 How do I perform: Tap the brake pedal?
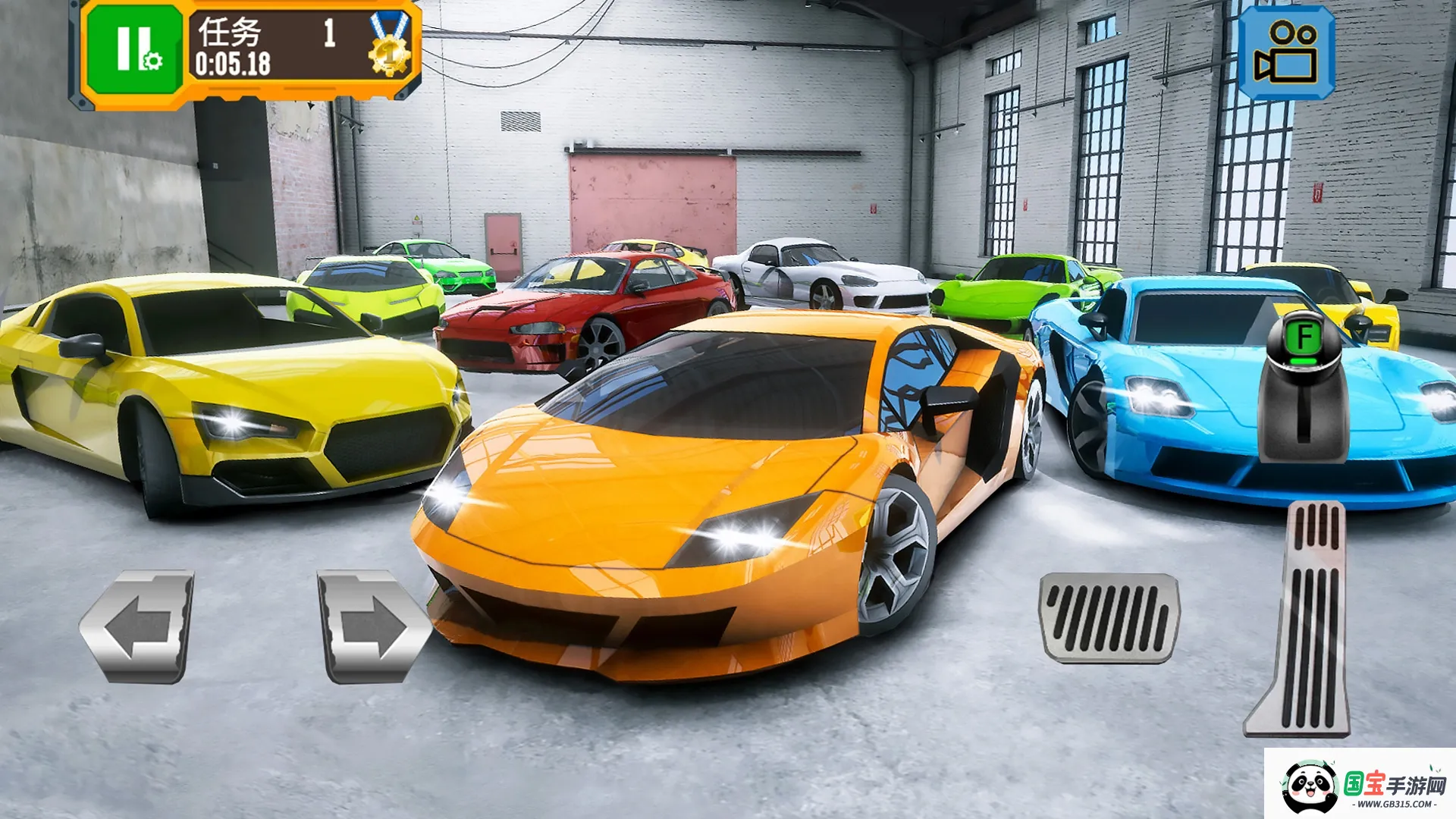click(x=1109, y=617)
